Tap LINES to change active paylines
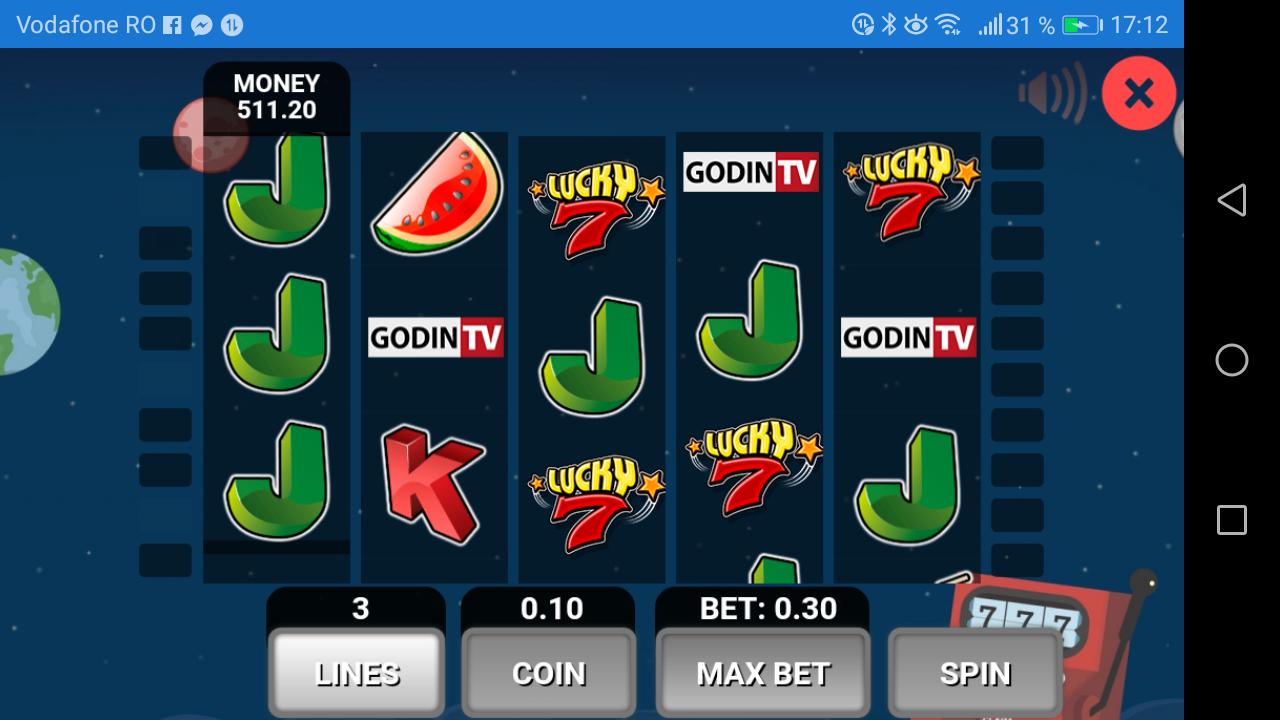Image resolution: width=1280 pixels, height=720 pixels. (355, 672)
